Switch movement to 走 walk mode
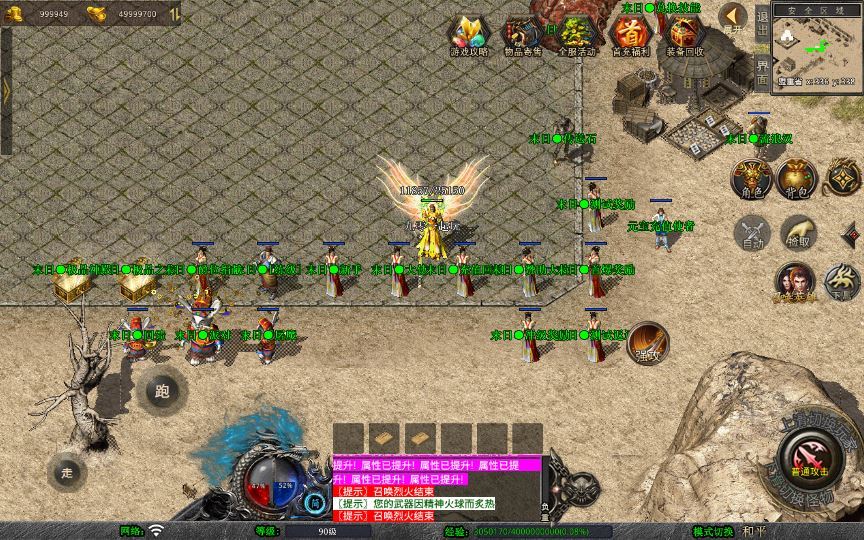This screenshot has height=540, width=864. 68,471
